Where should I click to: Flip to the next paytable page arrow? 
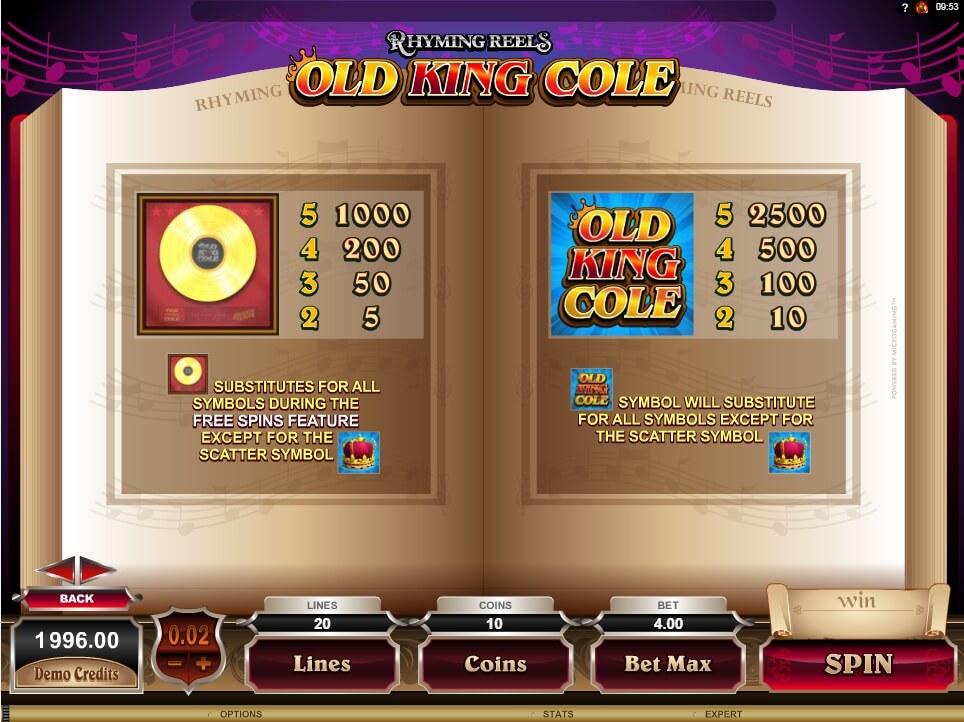(x=97, y=569)
